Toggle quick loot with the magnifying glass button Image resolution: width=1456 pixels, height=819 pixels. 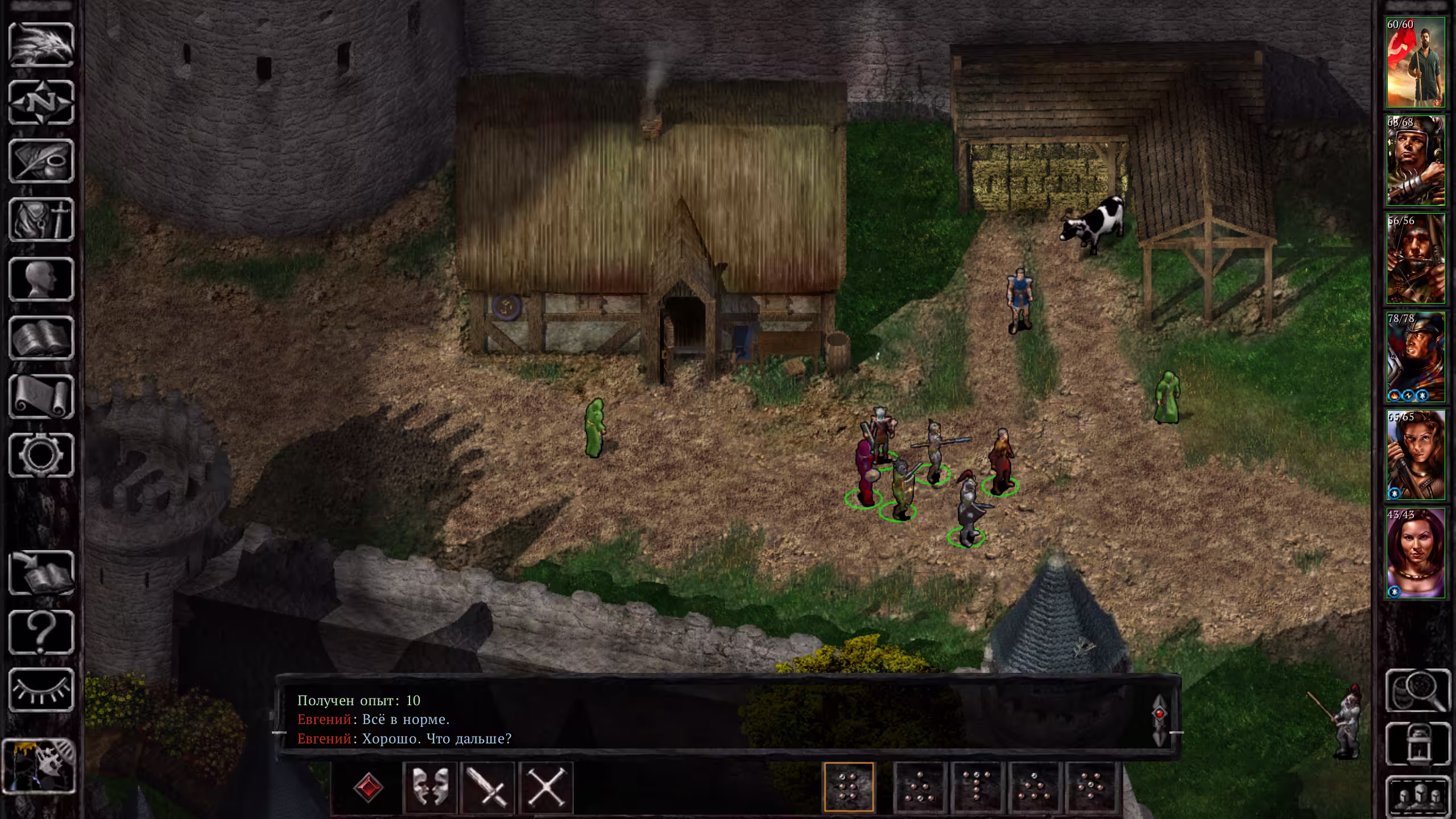click(1418, 690)
